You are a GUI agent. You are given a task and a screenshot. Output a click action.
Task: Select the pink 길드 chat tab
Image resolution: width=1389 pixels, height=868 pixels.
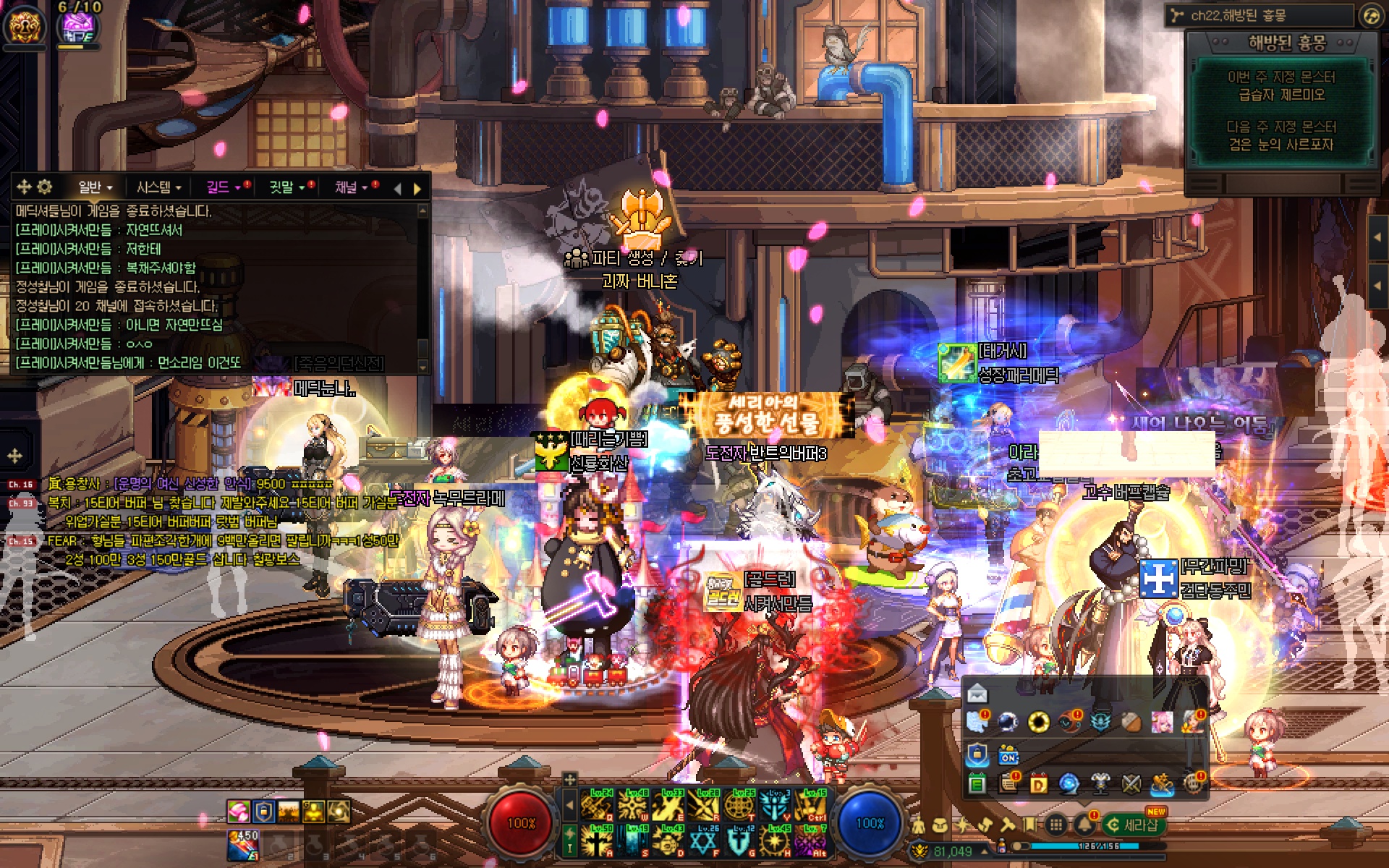pos(222,187)
